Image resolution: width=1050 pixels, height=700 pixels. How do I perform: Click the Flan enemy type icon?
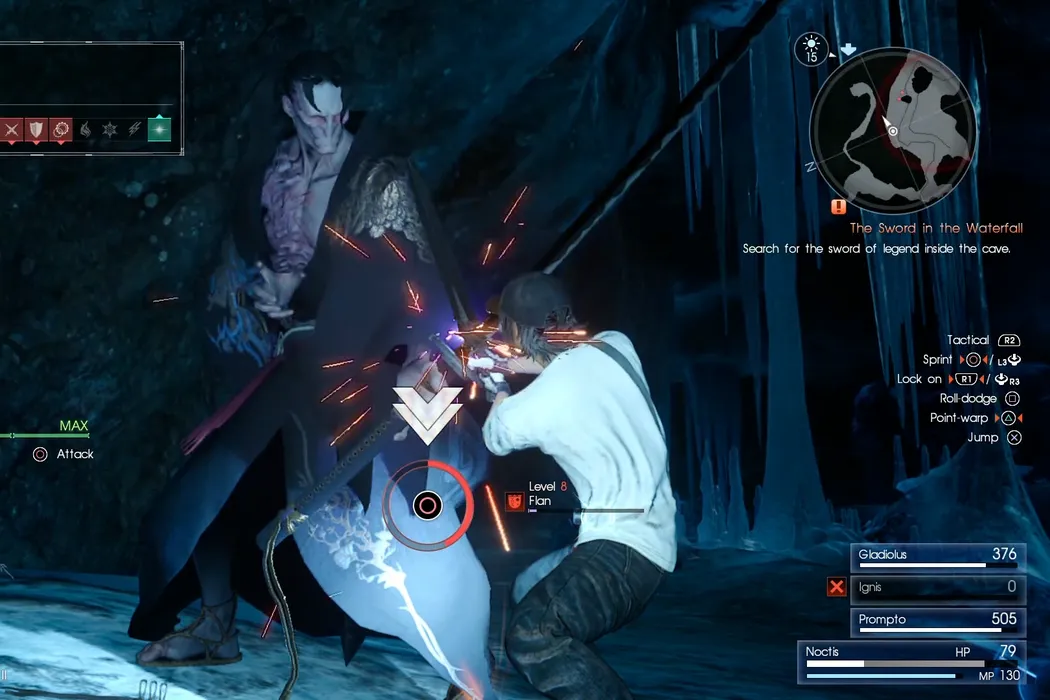click(513, 500)
